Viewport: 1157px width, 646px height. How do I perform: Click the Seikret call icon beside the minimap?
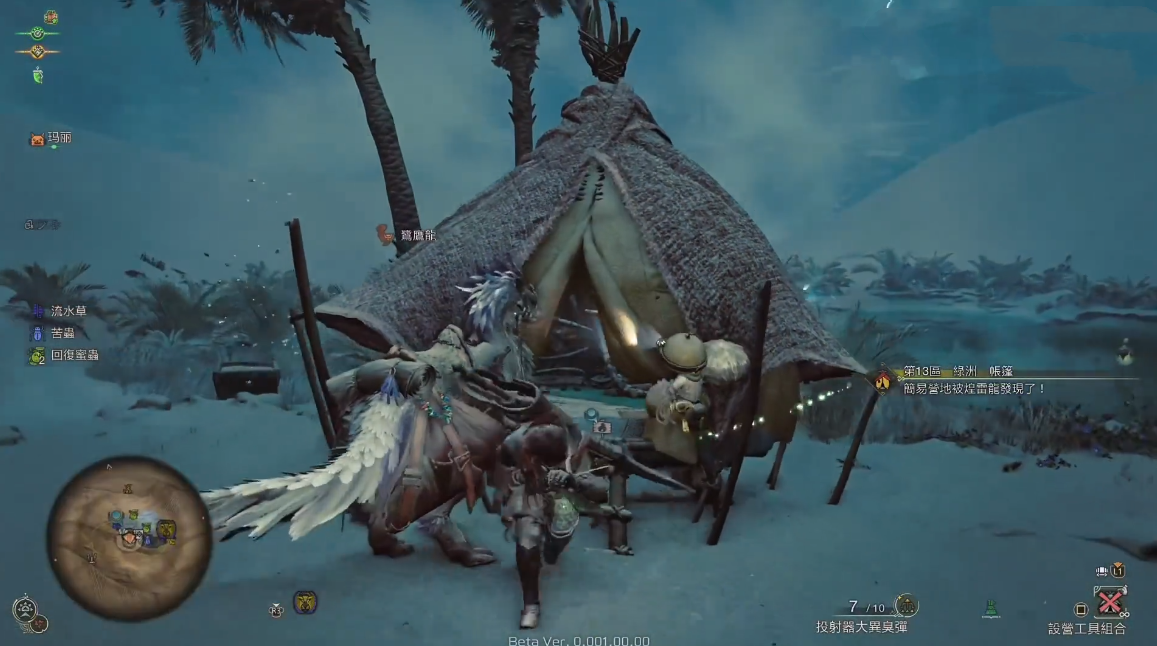[x=24, y=609]
